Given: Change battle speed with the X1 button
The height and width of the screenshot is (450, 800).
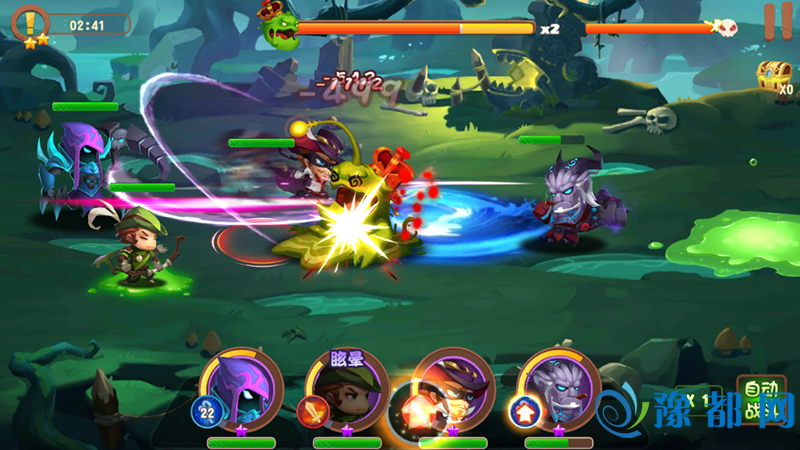Looking at the screenshot, I should [x=694, y=399].
